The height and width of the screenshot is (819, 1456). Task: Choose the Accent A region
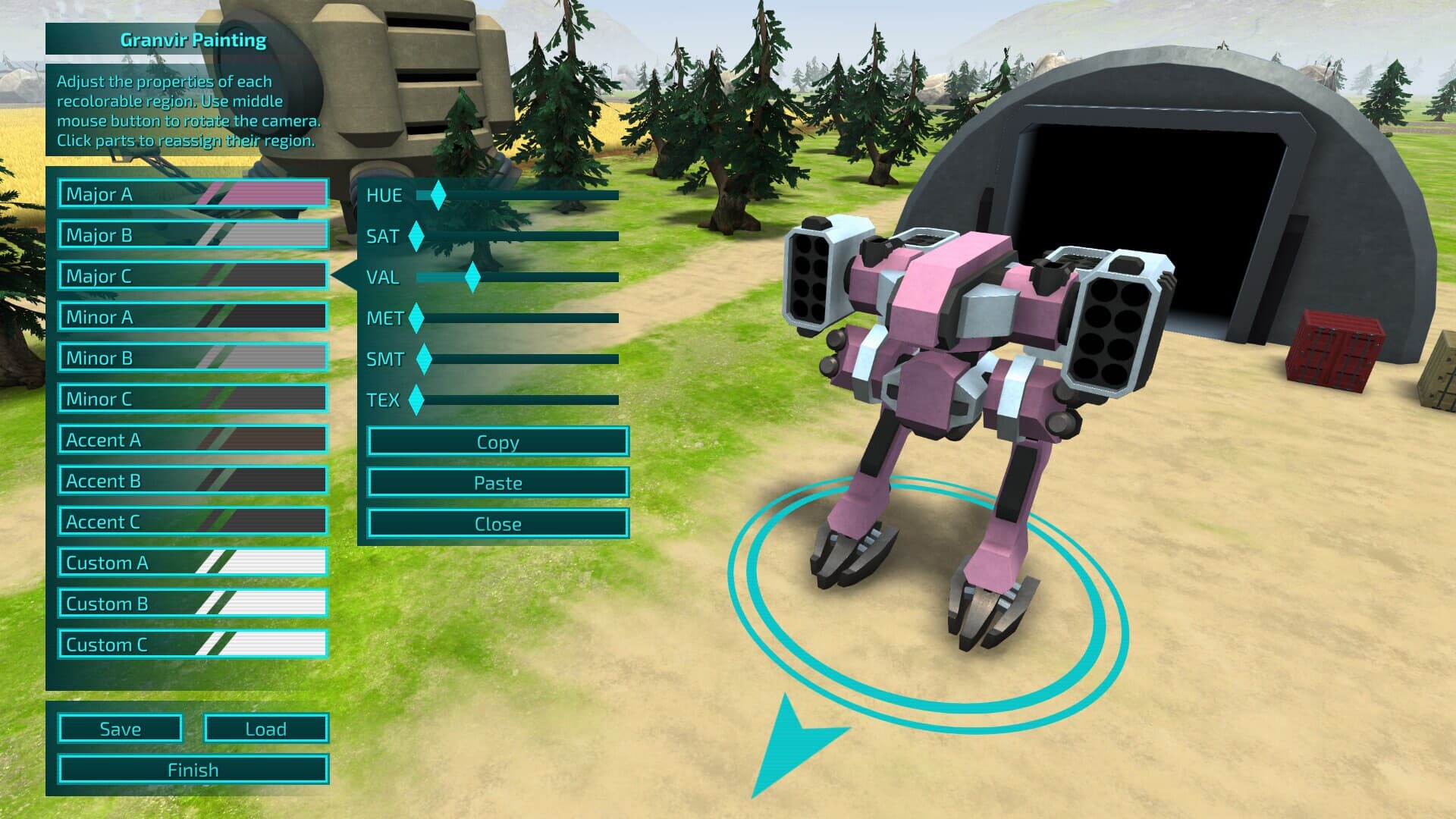tap(193, 440)
